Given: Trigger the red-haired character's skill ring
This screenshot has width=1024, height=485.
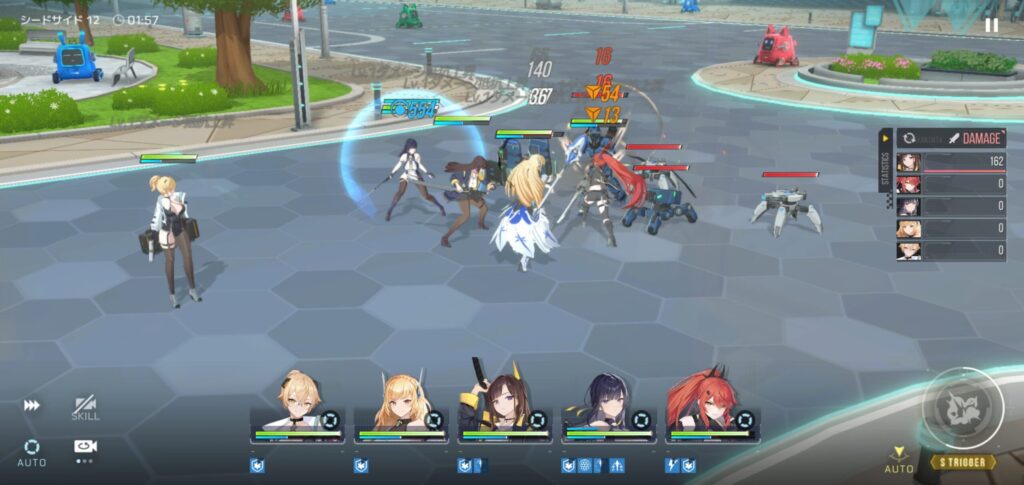Looking at the screenshot, I should (x=745, y=420).
